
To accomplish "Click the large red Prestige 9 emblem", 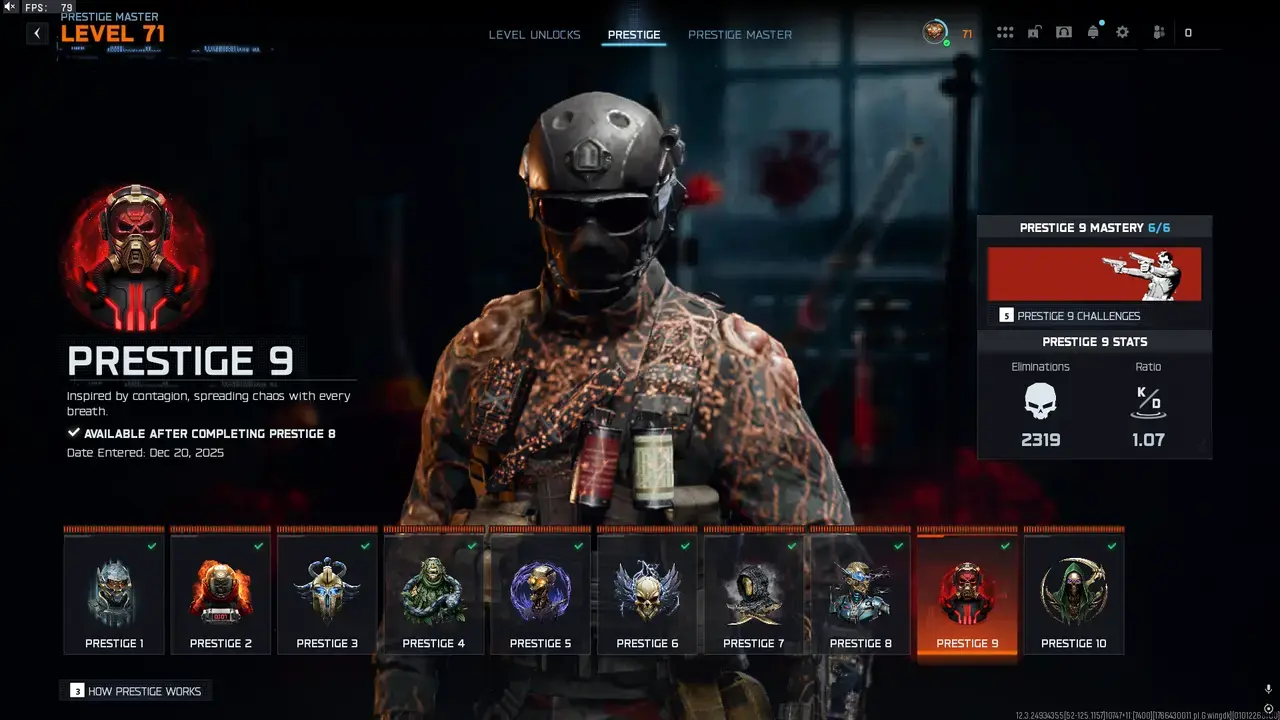I will coord(137,256).
